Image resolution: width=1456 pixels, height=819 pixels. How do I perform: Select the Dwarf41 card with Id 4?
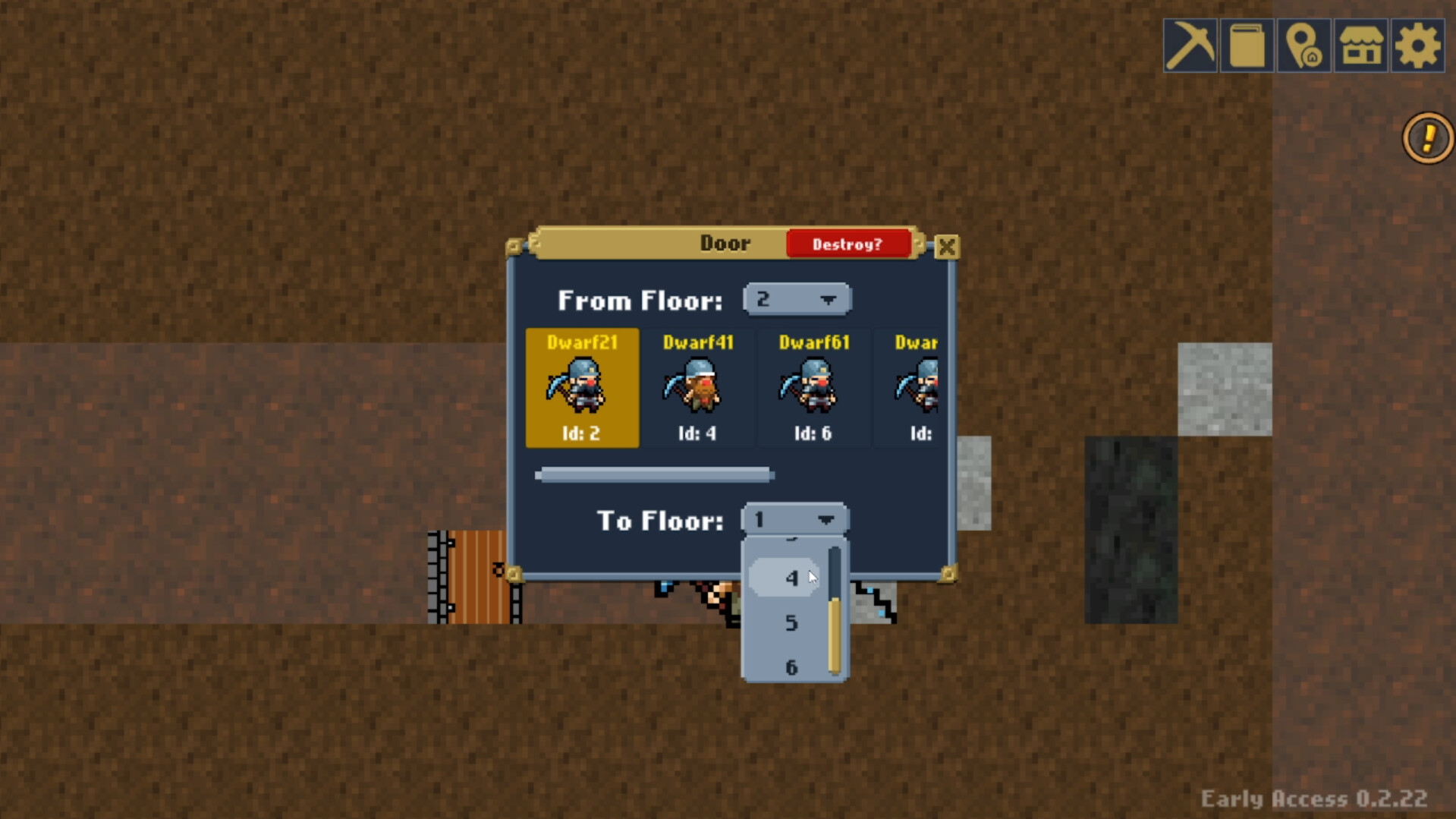[x=698, y=387]
